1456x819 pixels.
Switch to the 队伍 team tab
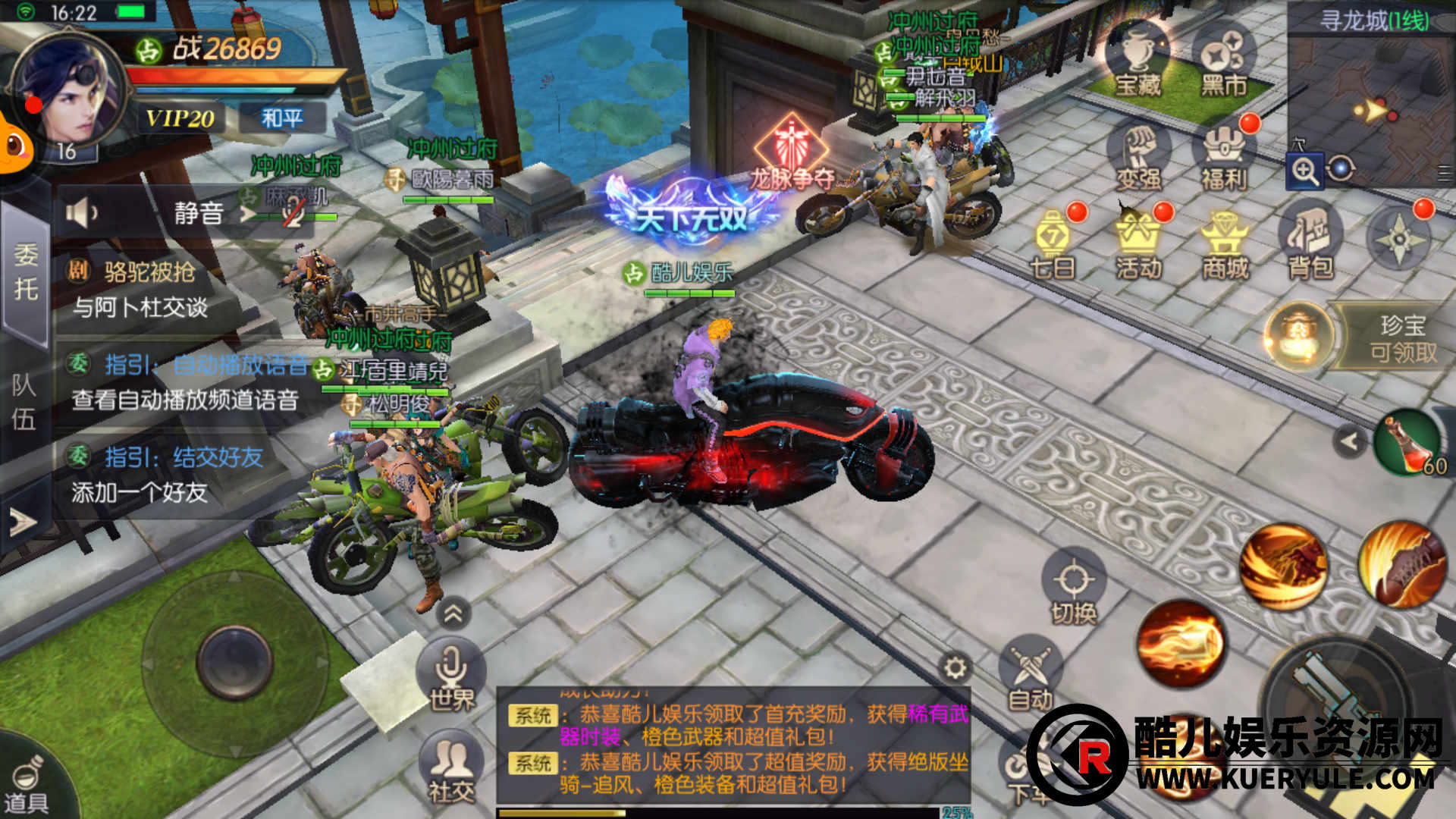tap(24, 400)
